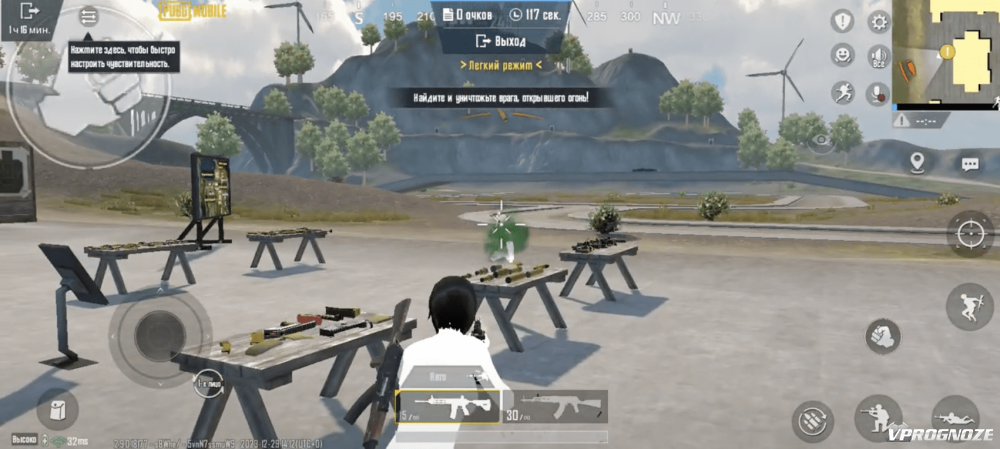The height and width of the screenshot is (449, 1000).
Task: Place a map location marker
Action: click(x=917, y=162)
